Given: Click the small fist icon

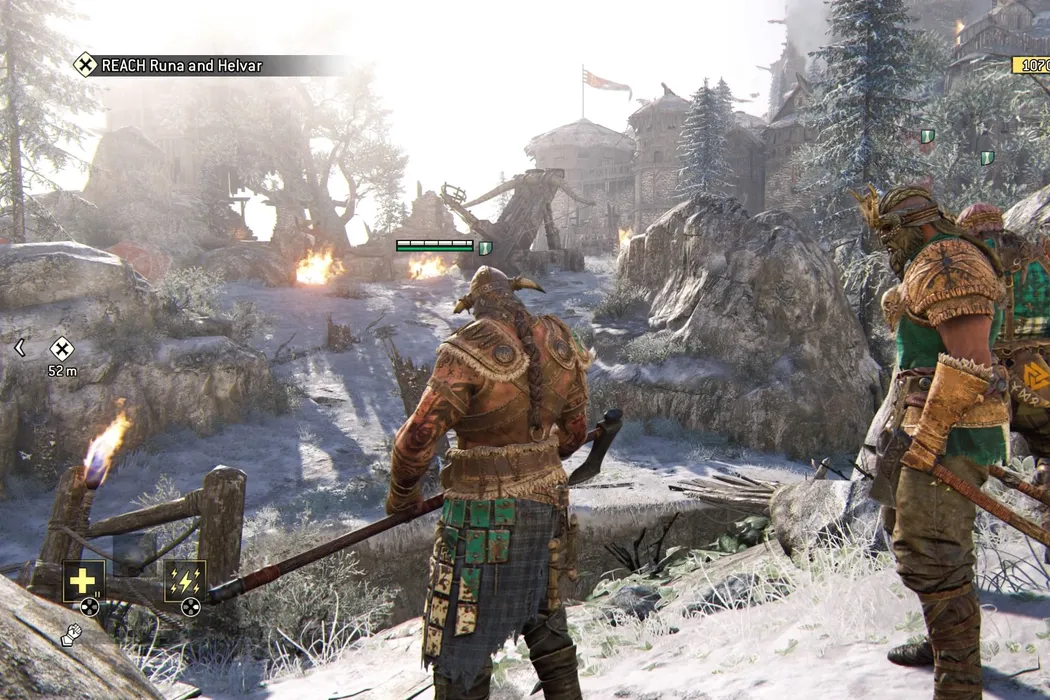Looking at the screenshot, I should pos(70,635).
